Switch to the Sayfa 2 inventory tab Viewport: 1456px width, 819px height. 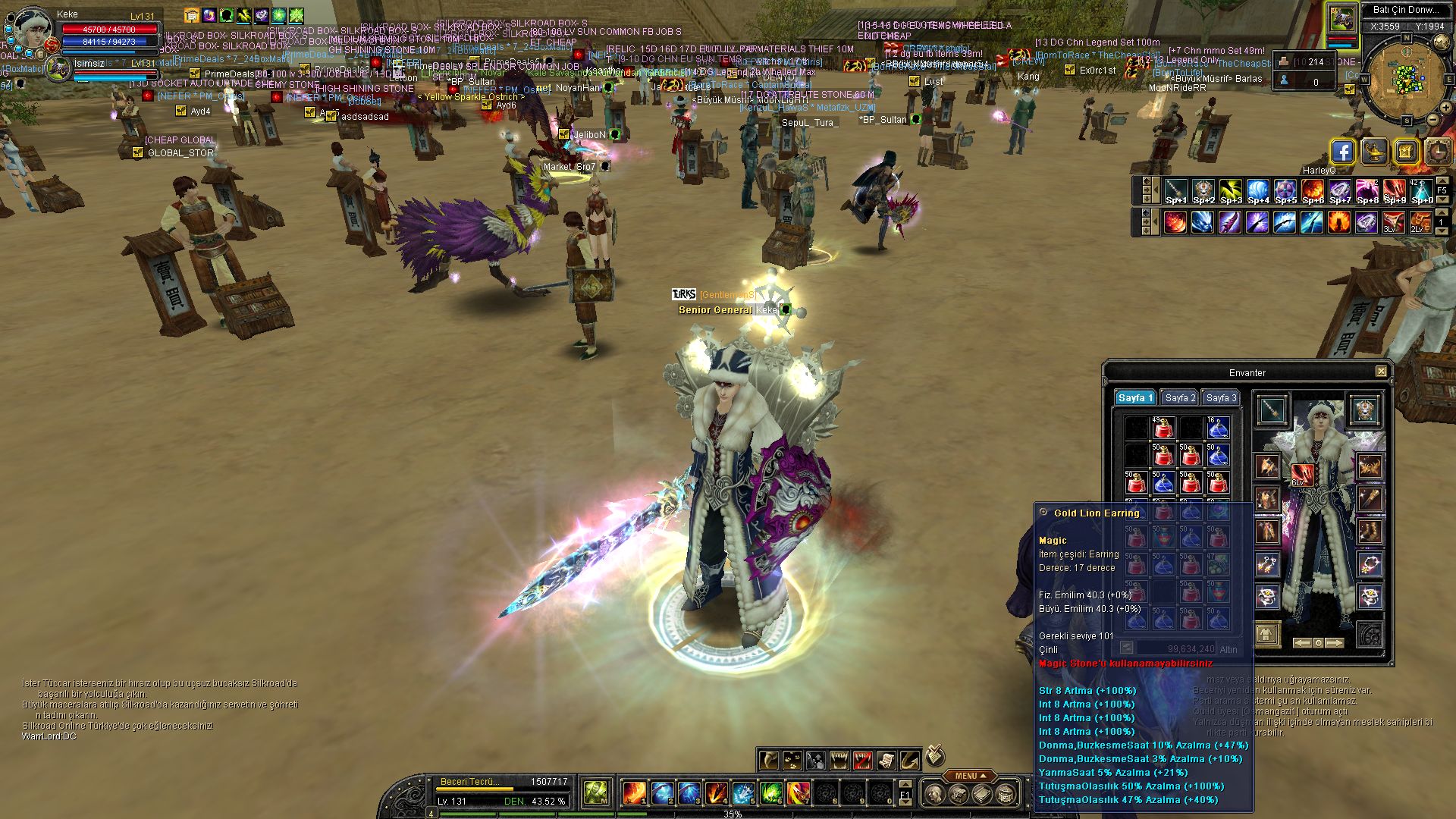[x=1180, y=398]
